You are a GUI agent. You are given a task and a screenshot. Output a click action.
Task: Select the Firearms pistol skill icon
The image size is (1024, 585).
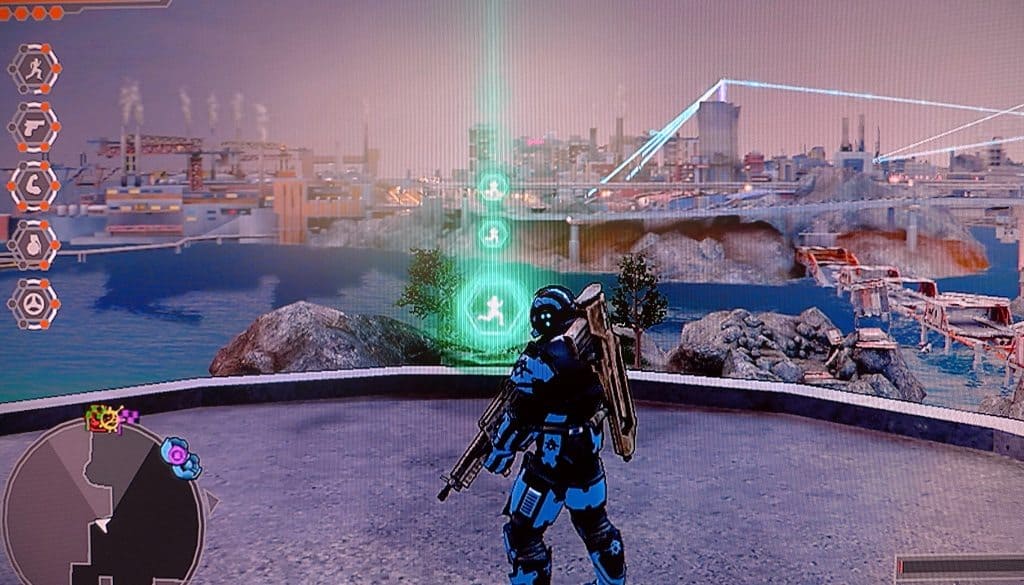(34, 128)
